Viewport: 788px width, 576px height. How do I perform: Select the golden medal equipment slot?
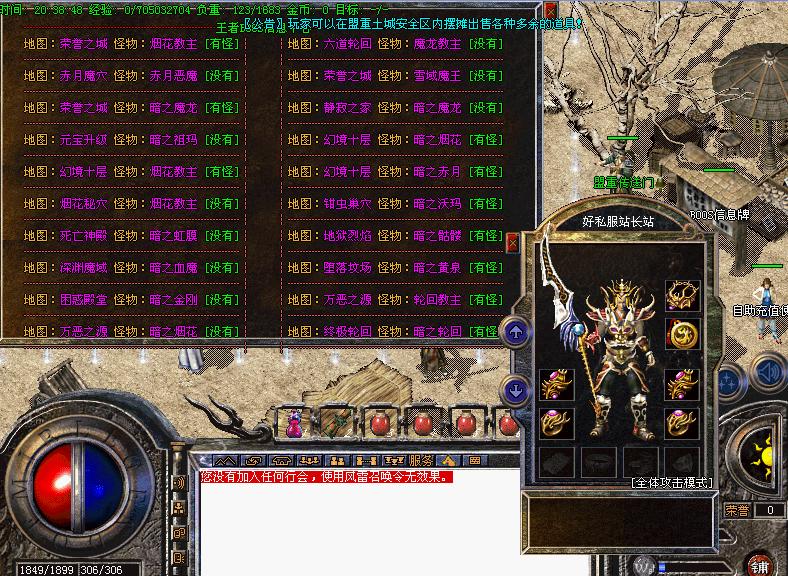pyautogui.click(x=682, y=334)
